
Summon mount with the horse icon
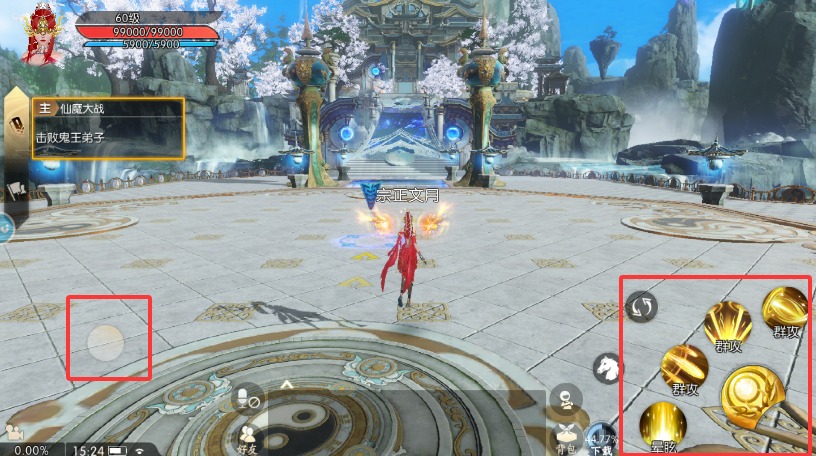click(607, 369)
